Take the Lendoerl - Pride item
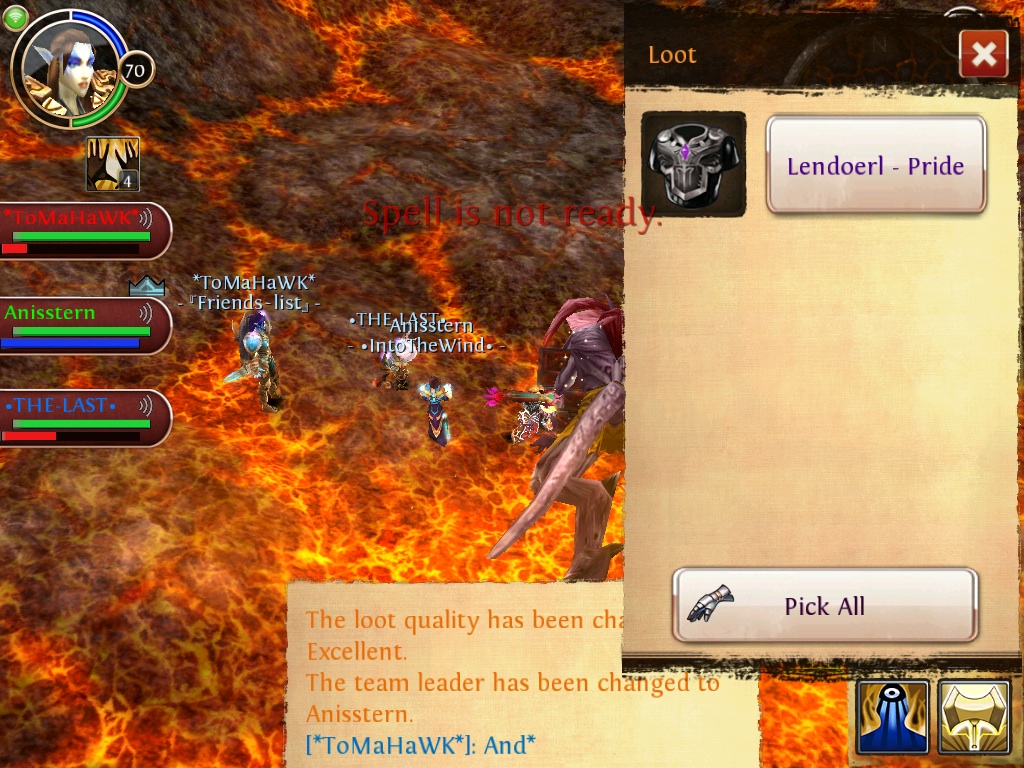 876,165
